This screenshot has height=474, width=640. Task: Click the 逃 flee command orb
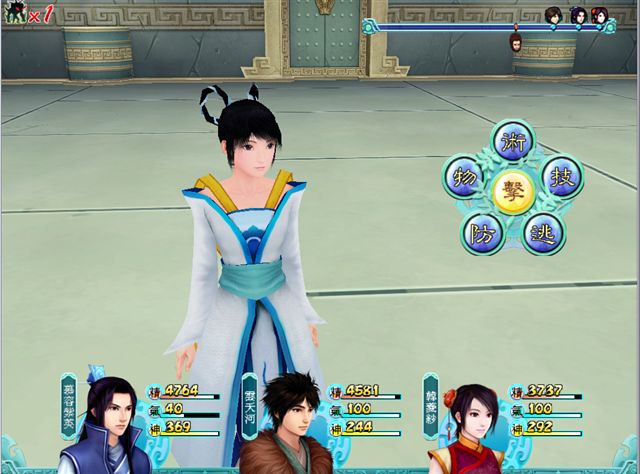click(x=543, y=233)
